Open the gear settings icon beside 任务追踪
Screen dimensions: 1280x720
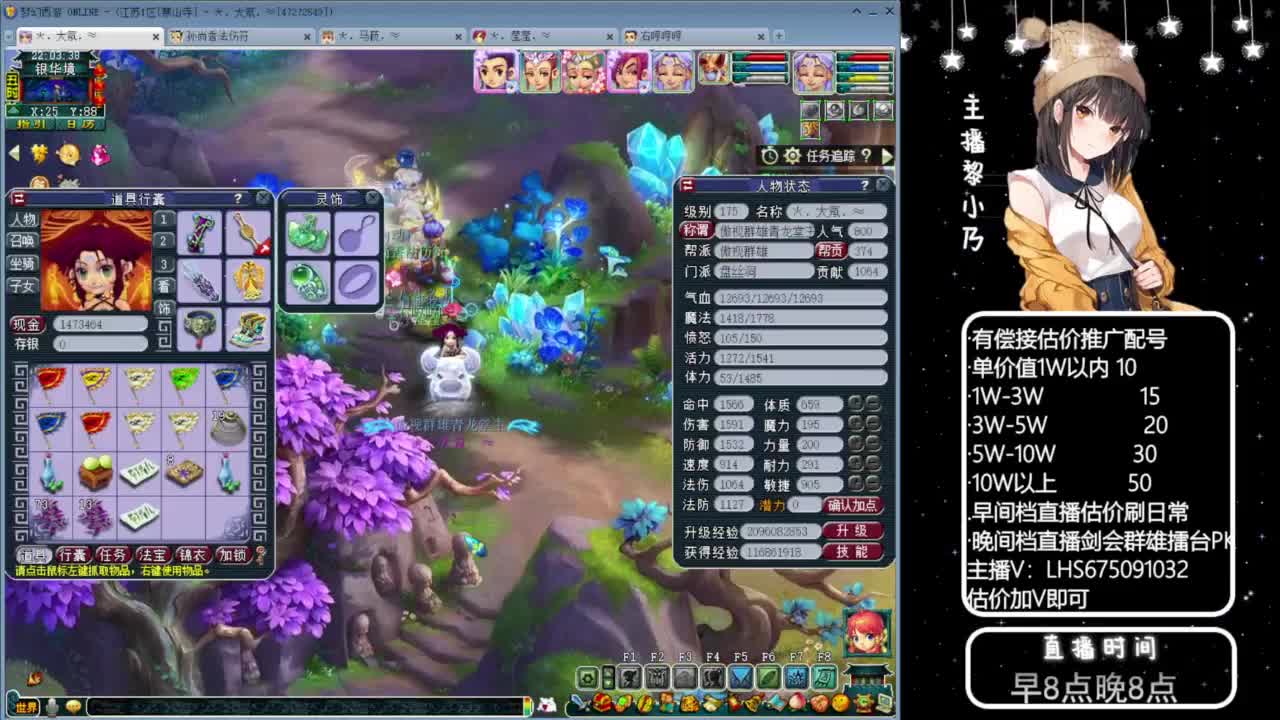pos(792,155)
